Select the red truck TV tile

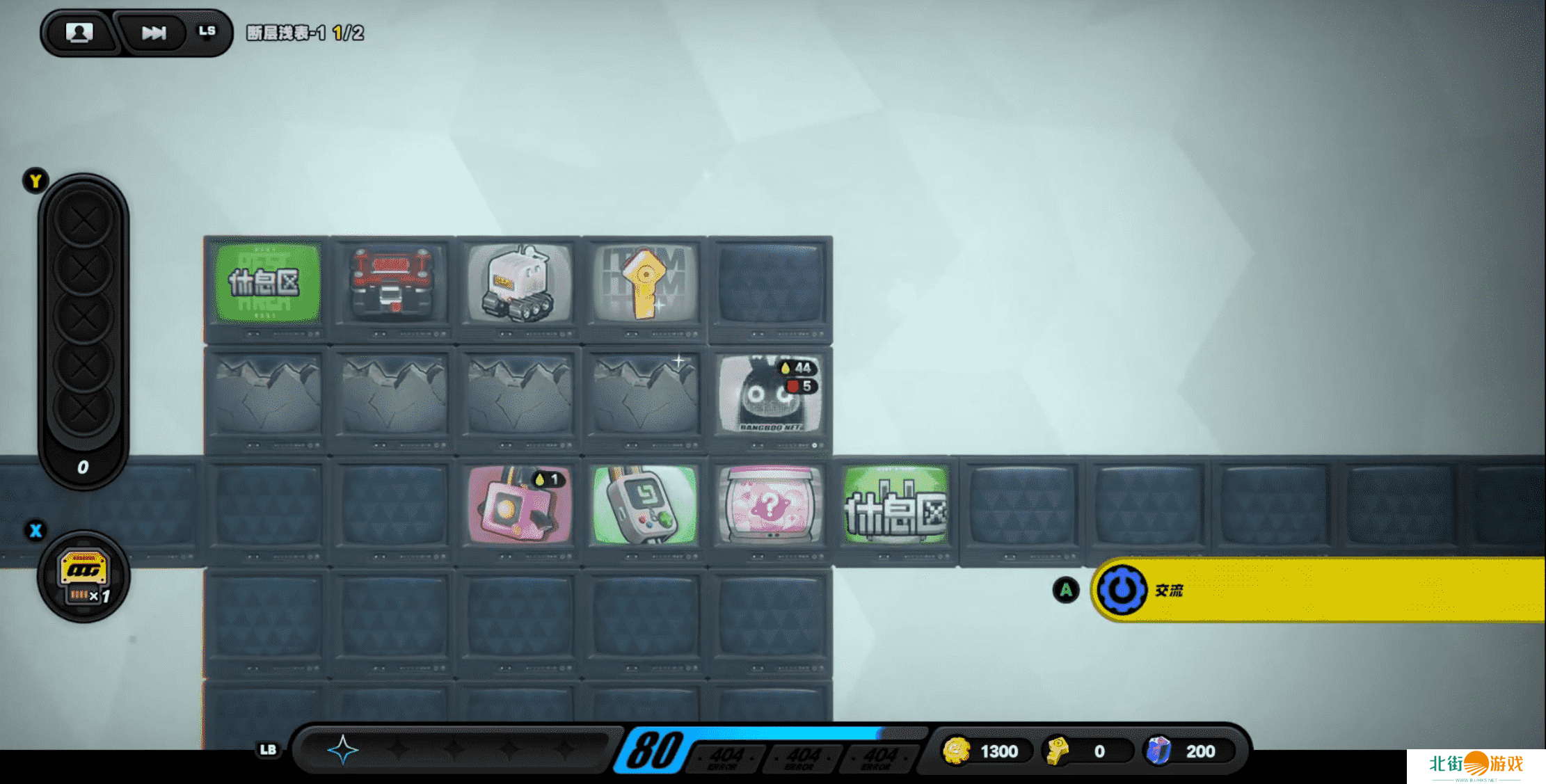click(x=392, y=284)
